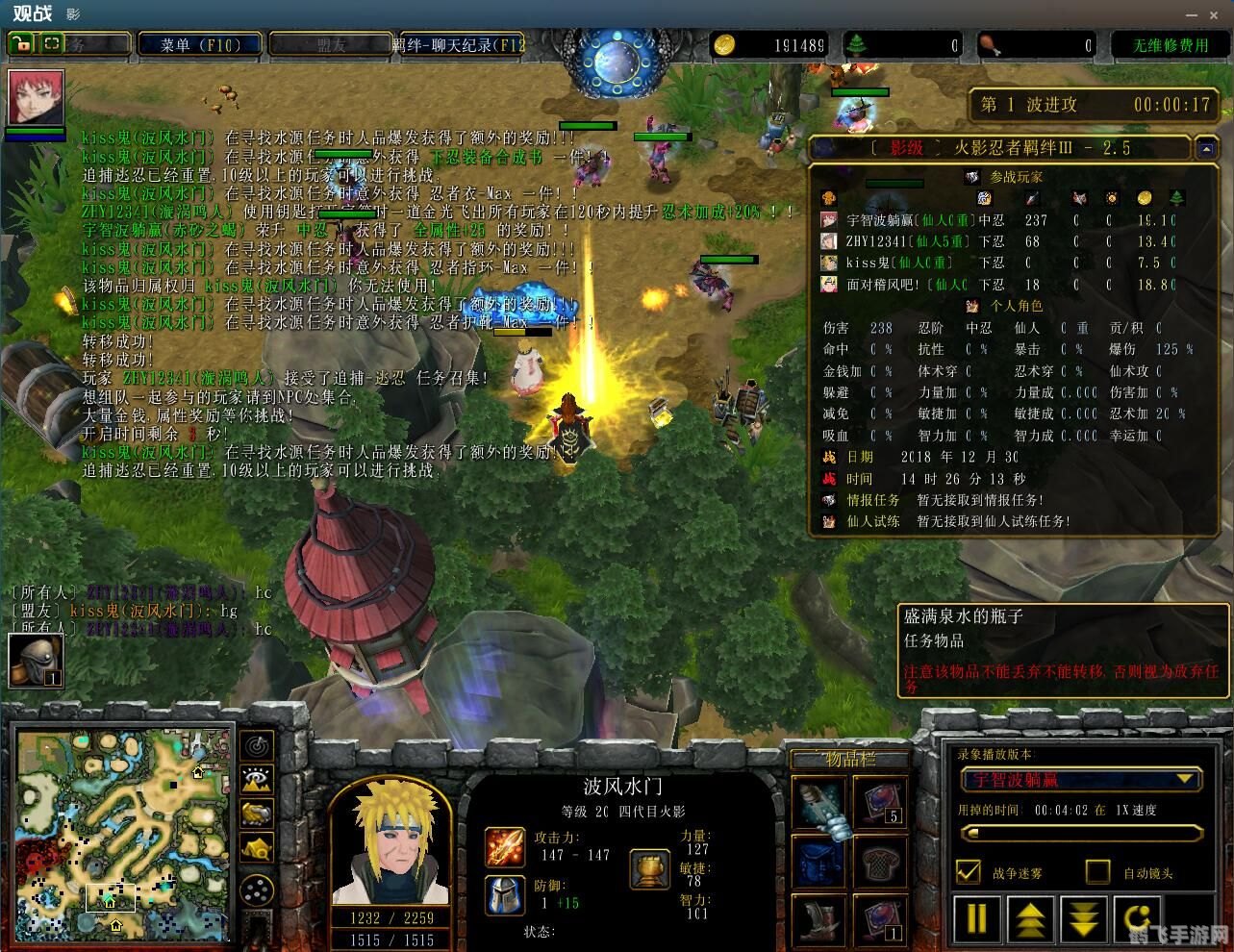
Task: Speed up playback with the double-up arrows icon
Action: [x=1029, y=919]
